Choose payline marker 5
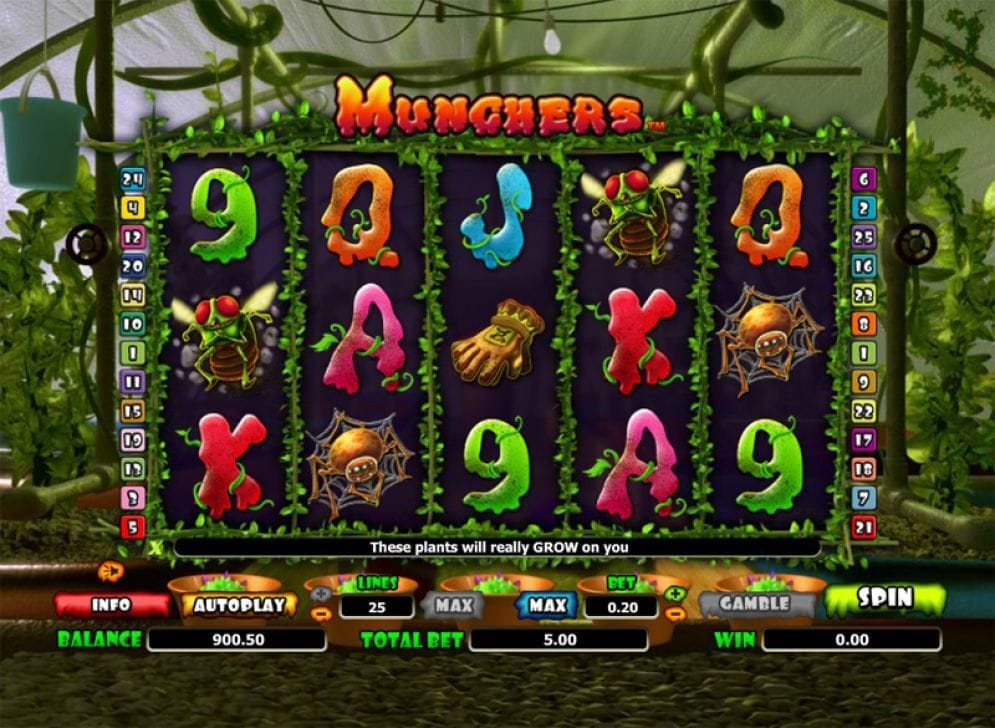 [x=133, y=527]
